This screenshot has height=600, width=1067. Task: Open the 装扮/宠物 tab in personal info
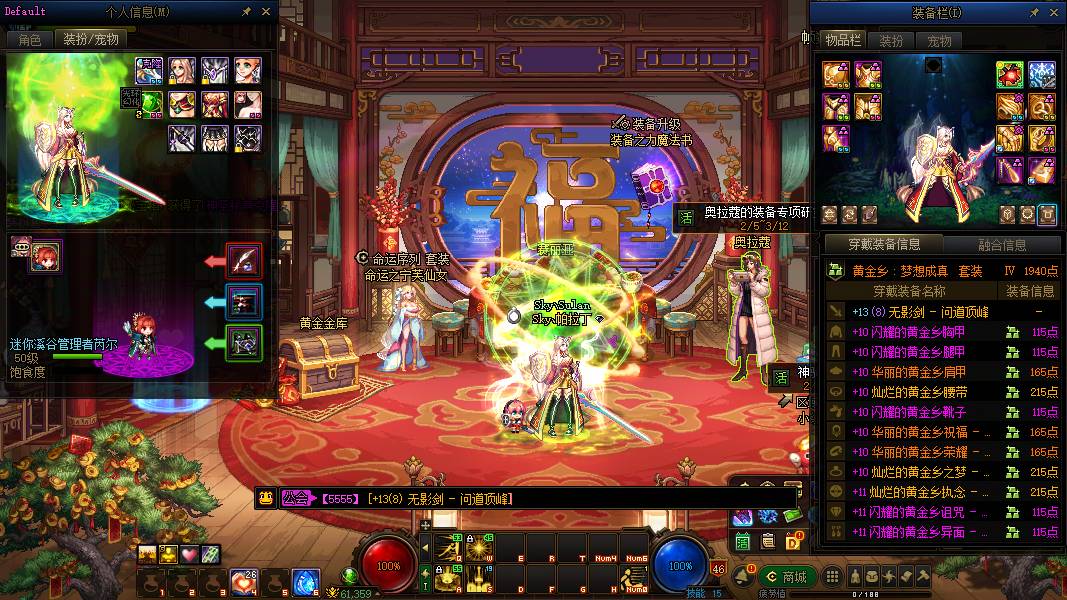click(x=91, y=40)
